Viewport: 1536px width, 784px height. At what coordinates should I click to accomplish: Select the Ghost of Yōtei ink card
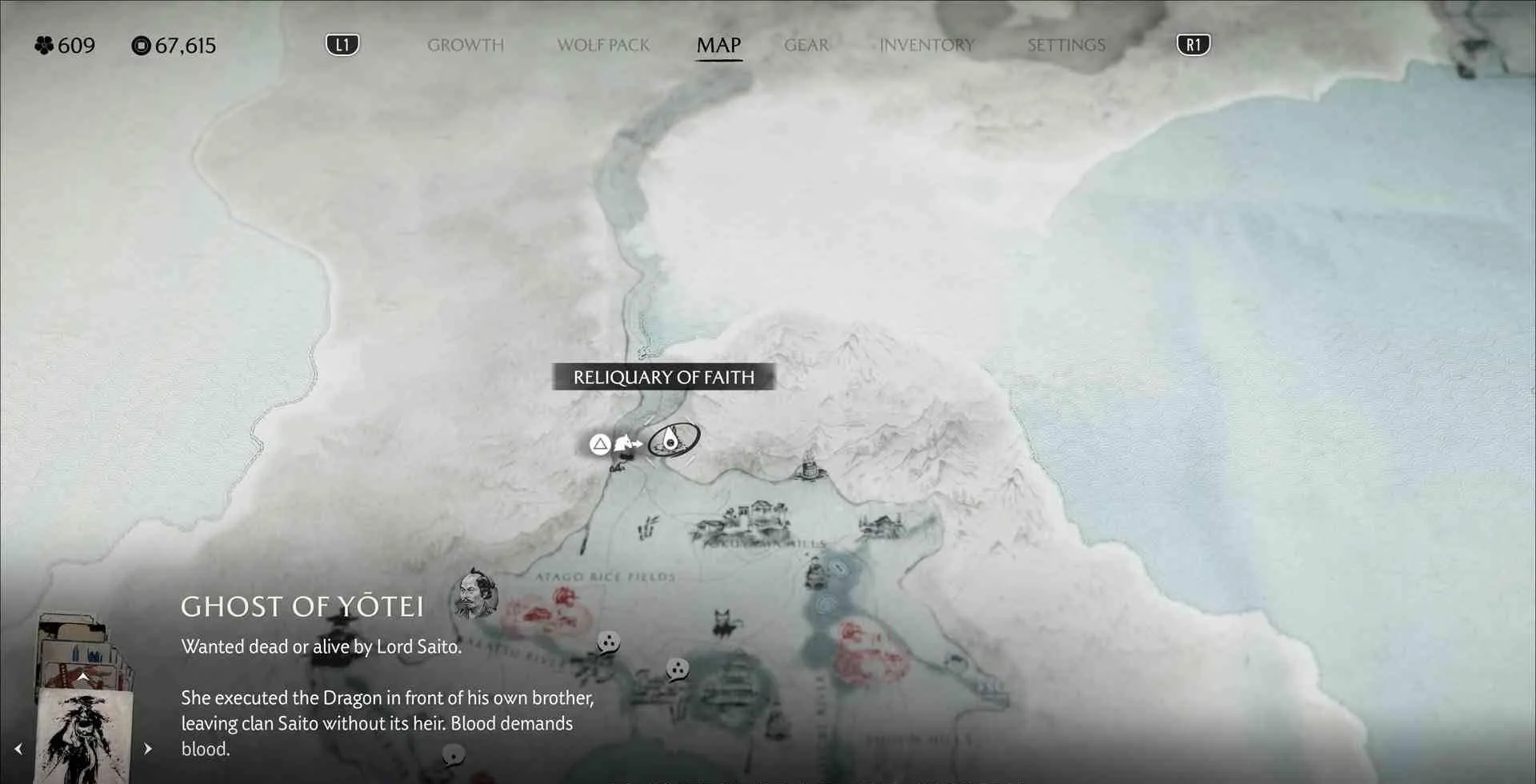[x=84, y=736]
